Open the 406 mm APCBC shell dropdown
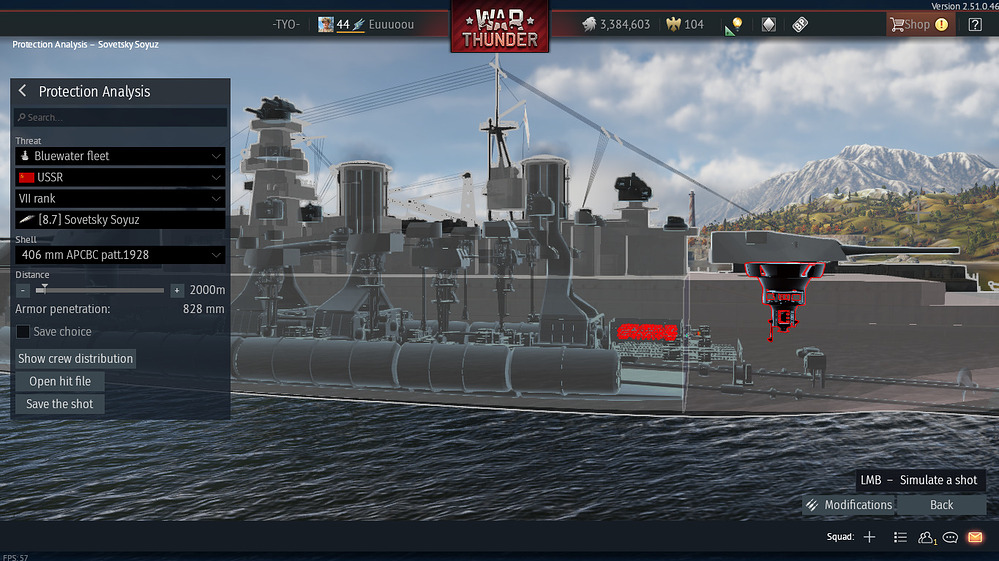The width and height of the screenshot is (999, 561). pyautogui.click(x=120, y=255)
